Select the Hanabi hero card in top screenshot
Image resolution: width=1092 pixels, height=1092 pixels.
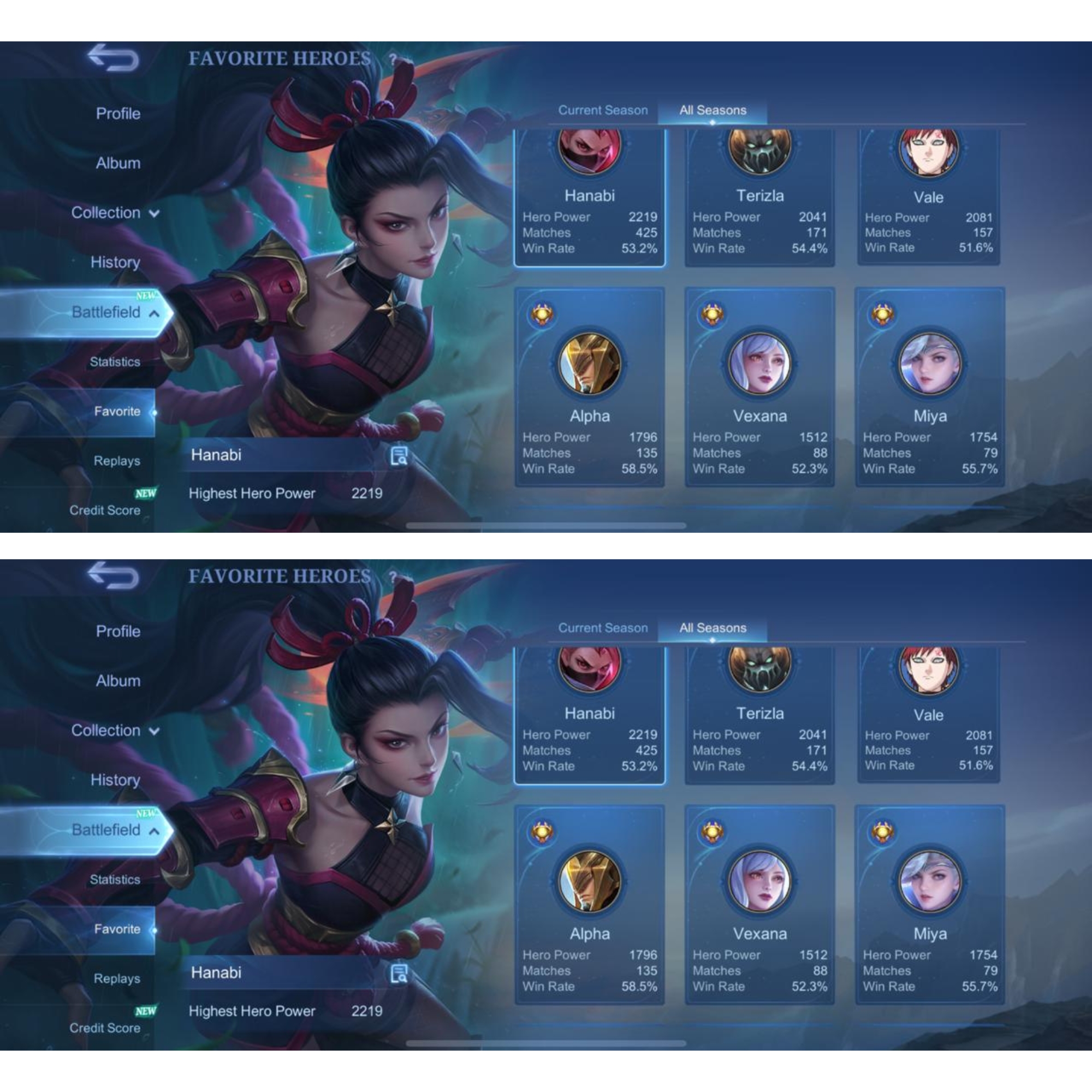click(x=590, y=198)
